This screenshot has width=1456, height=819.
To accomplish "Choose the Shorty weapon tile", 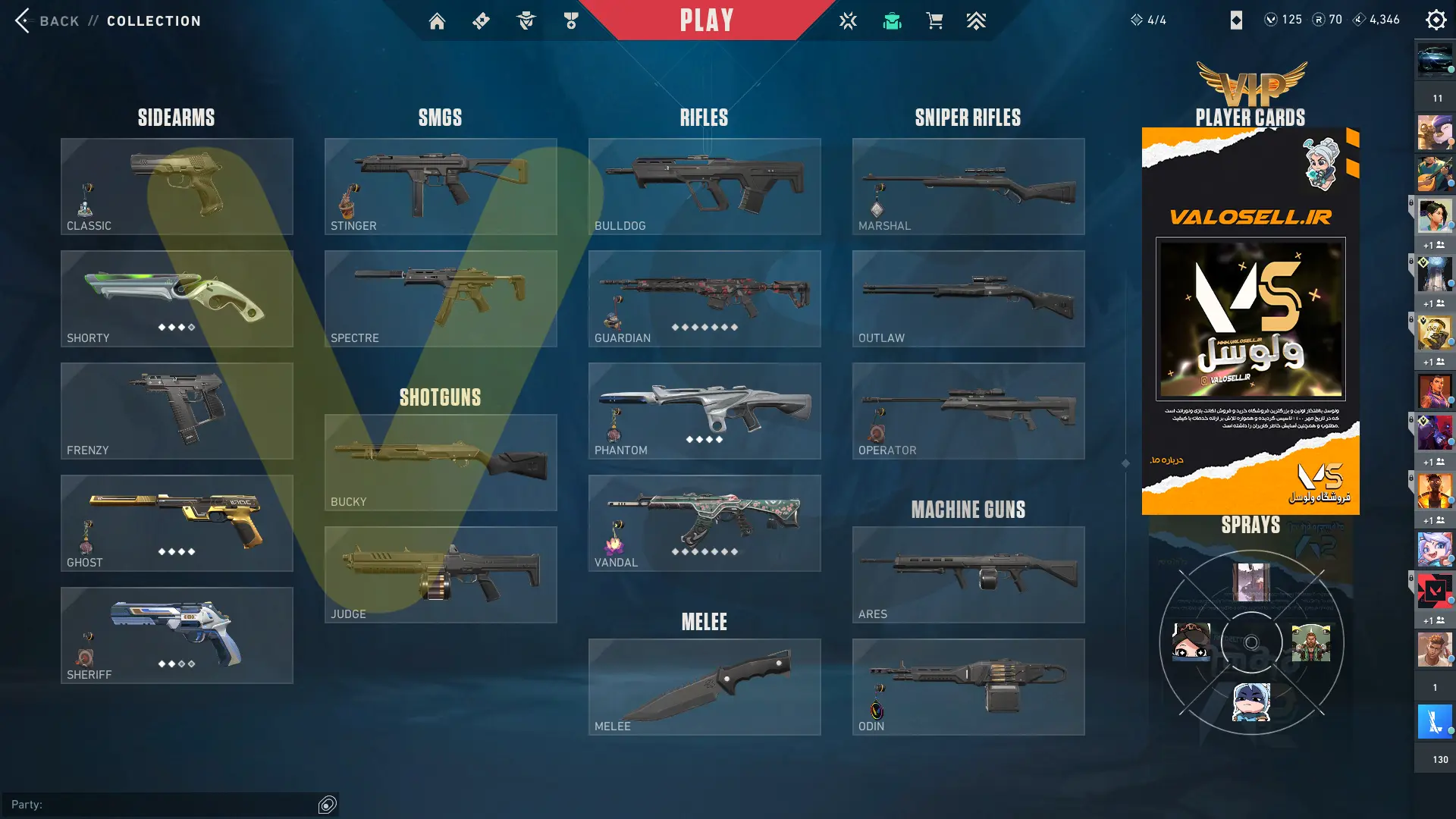I will [177, 299].
